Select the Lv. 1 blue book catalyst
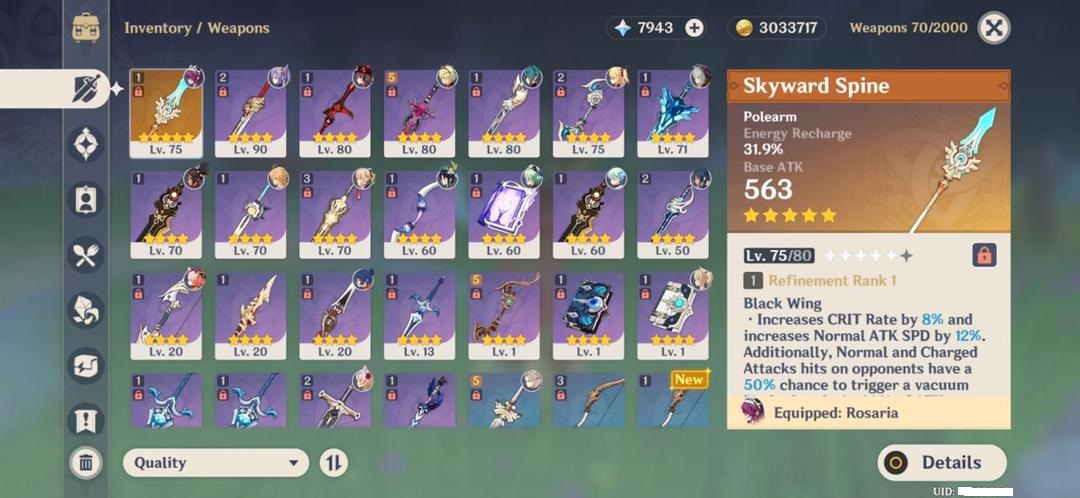1080x498 pixels. (x=588, y=315)
